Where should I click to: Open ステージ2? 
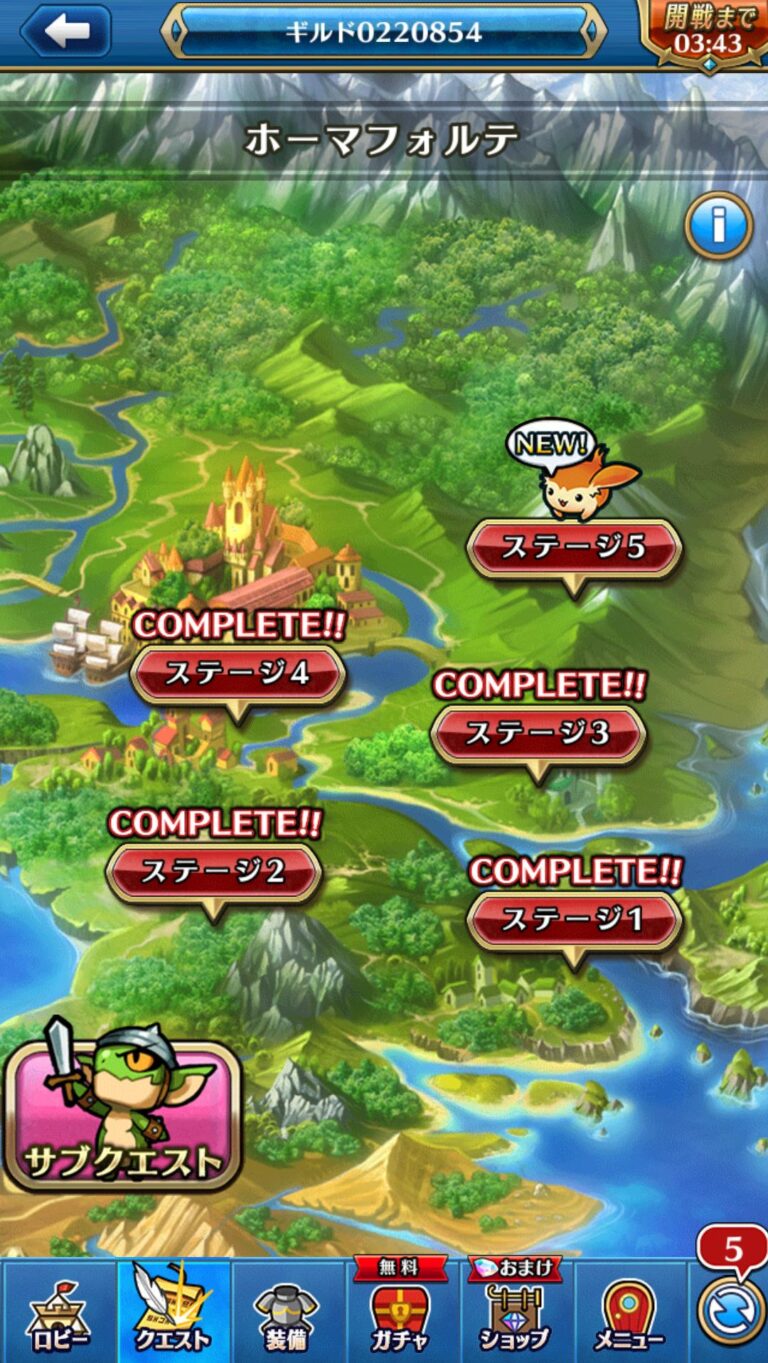(213, 872)
